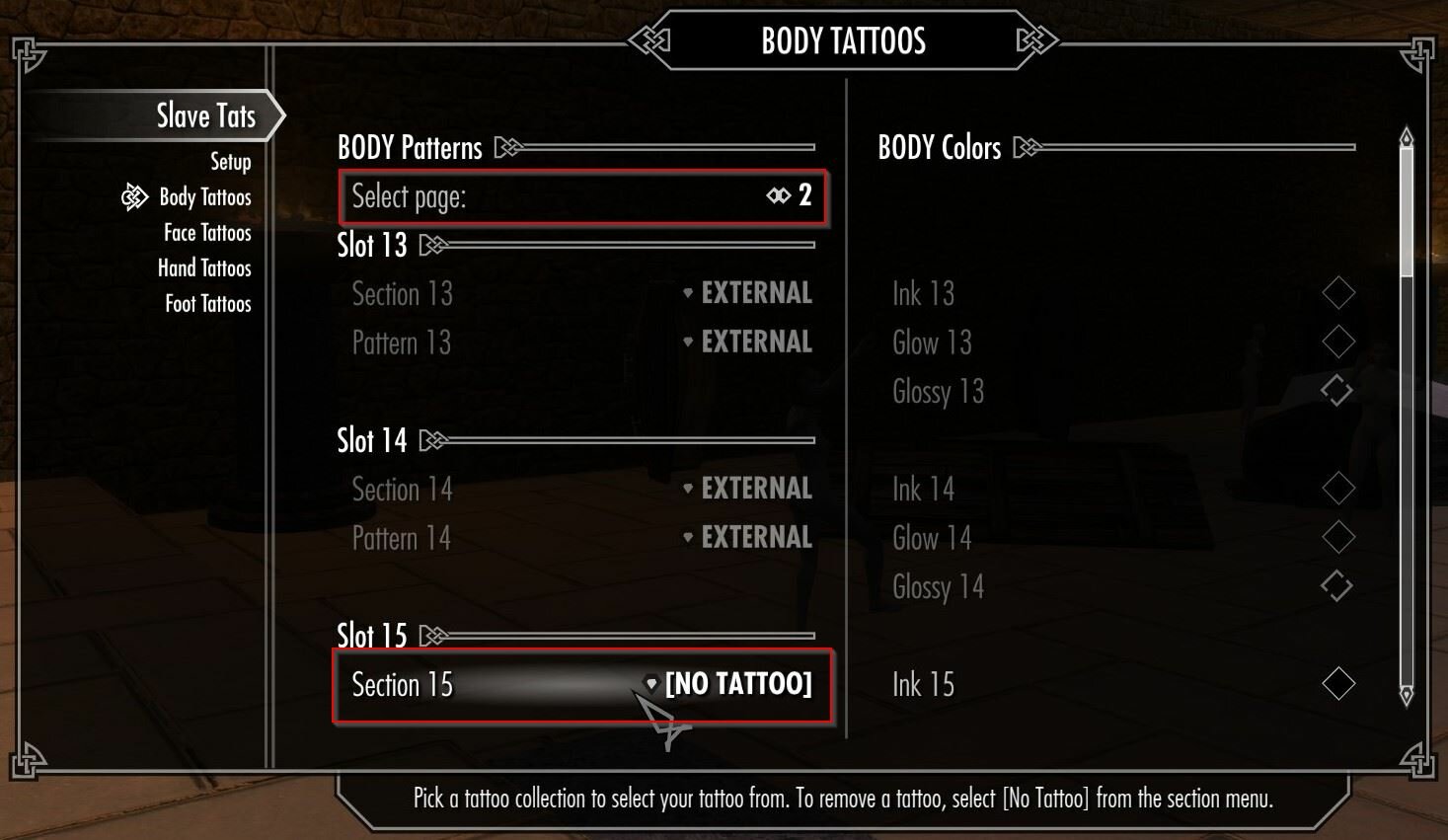This screenshot has height=840, width=1448.
Task: Choose the Glow 14 color
Action: (1337, 538)
